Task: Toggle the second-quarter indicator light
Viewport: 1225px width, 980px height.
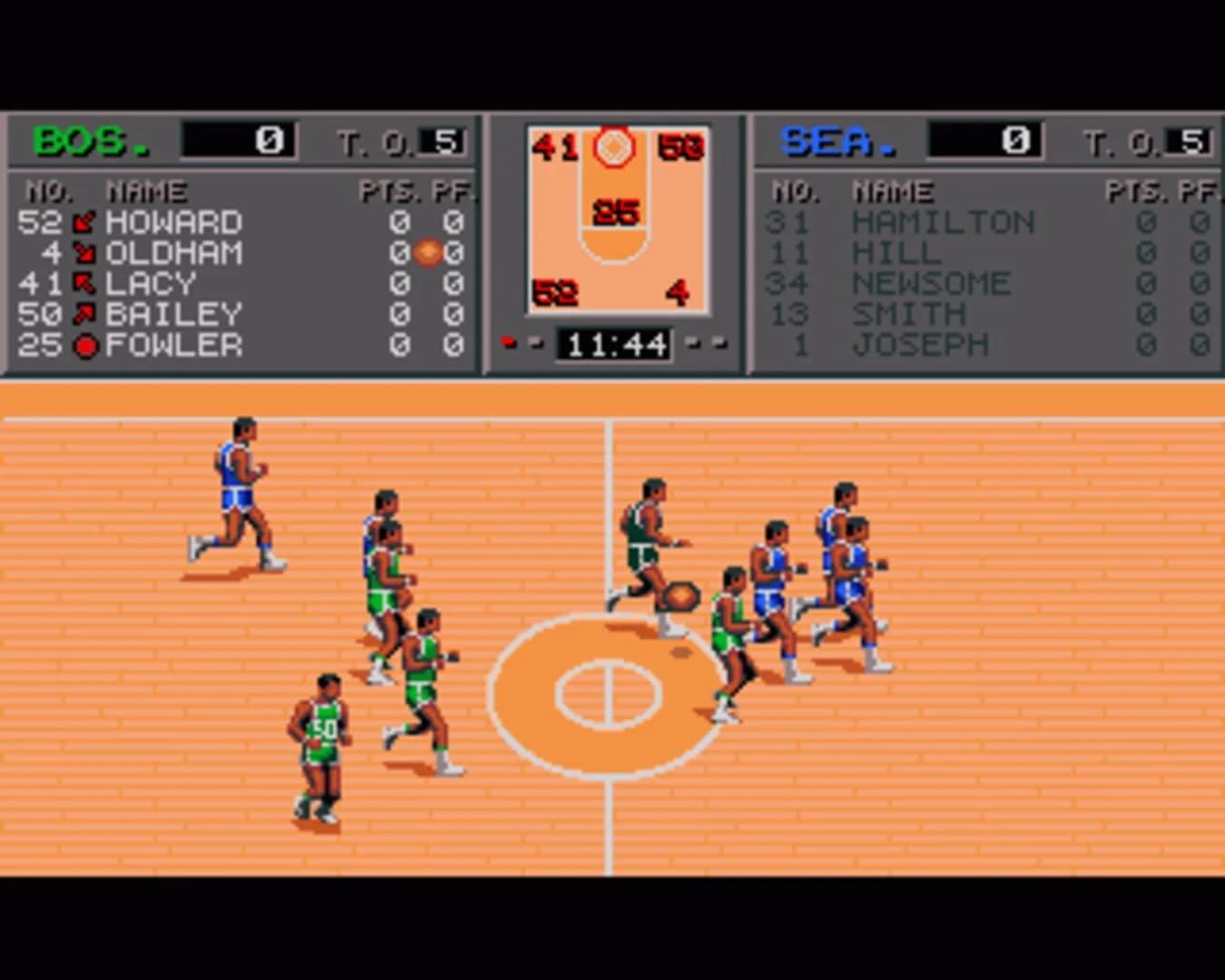Action: pyautogui.click(x=534, y=343)
